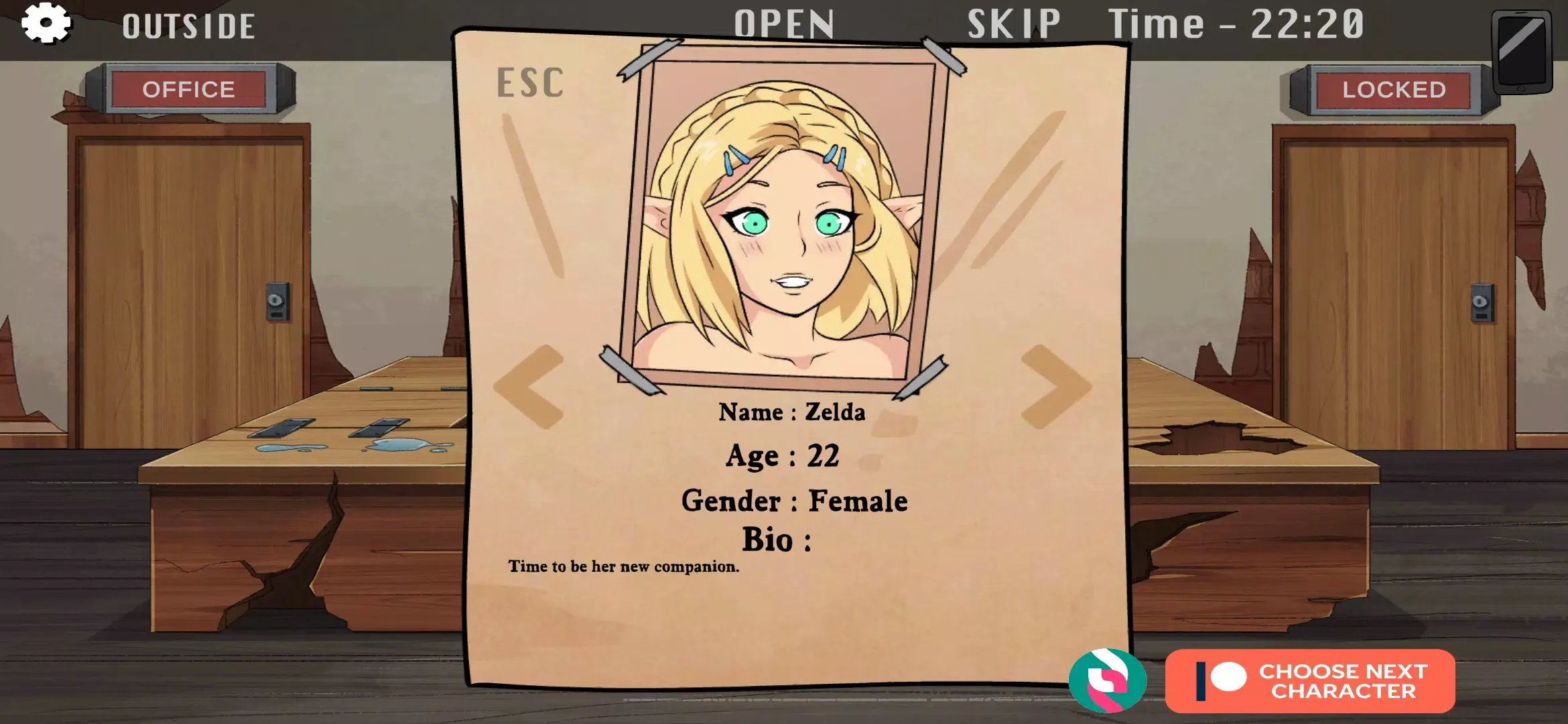Close the profile with ESC
This screenshot has height=724, width=1568.
530,83
